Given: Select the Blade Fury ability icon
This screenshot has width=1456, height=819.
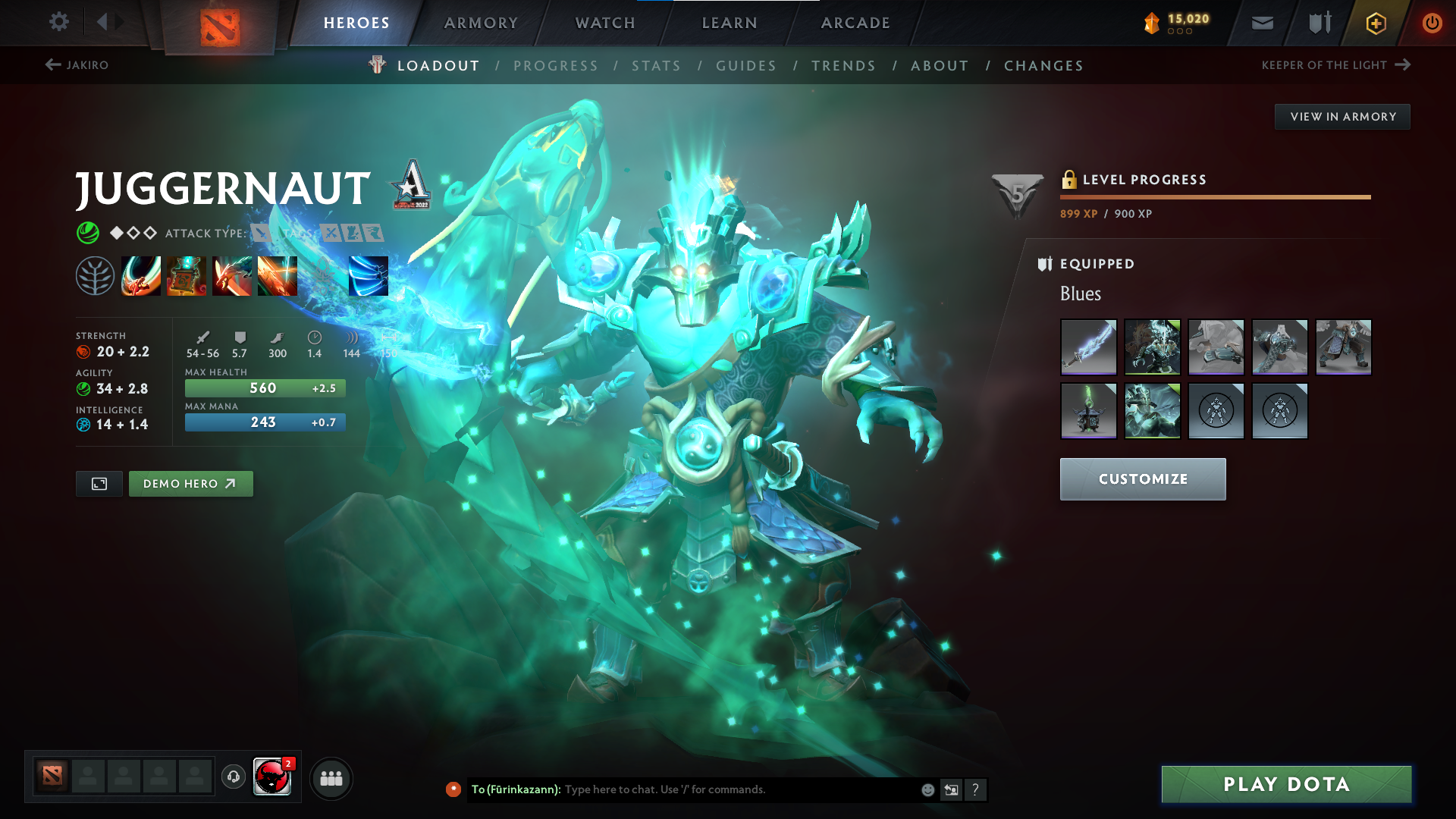Looking at the screenshot, I should pos(140,276).
